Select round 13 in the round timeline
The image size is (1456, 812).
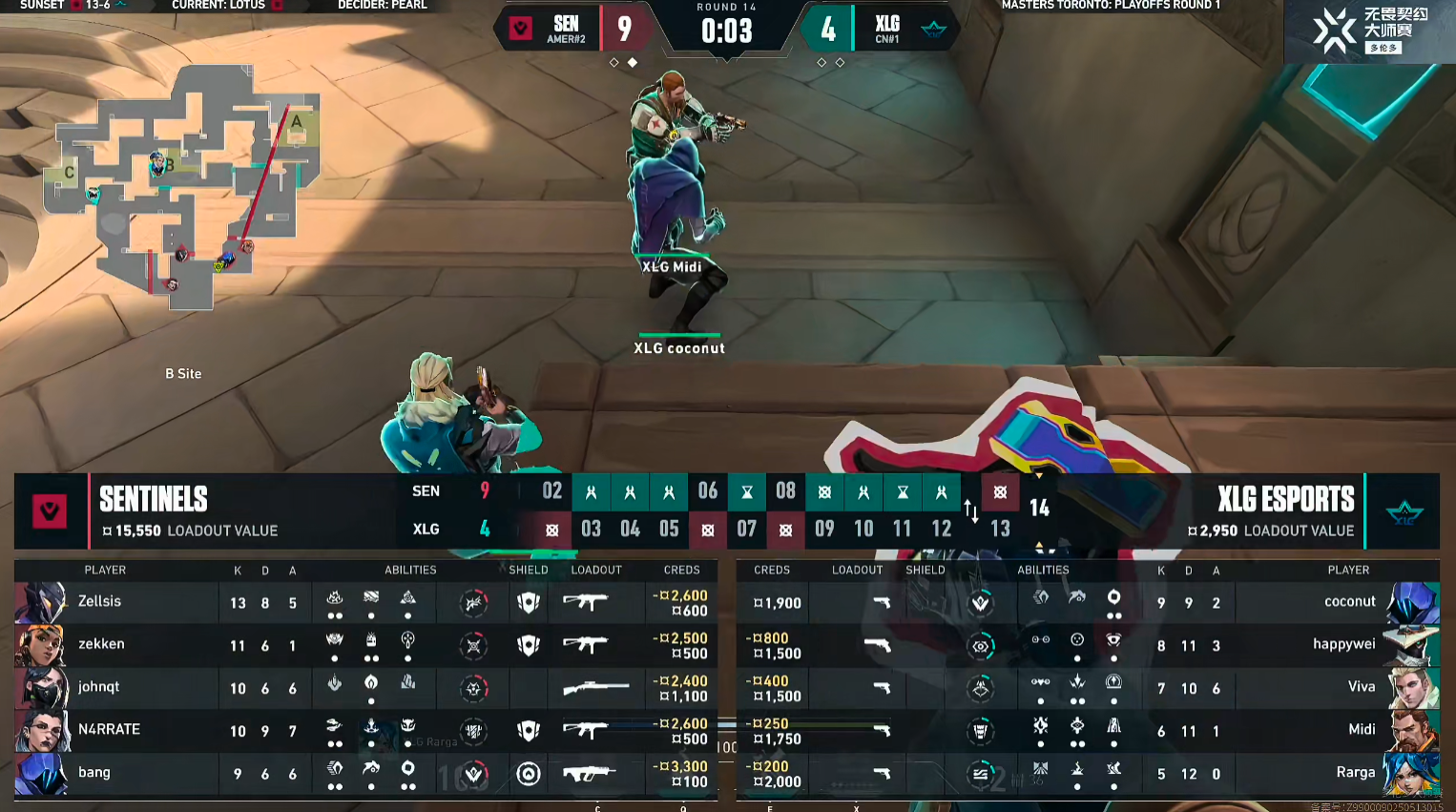tap(1000, 529)
